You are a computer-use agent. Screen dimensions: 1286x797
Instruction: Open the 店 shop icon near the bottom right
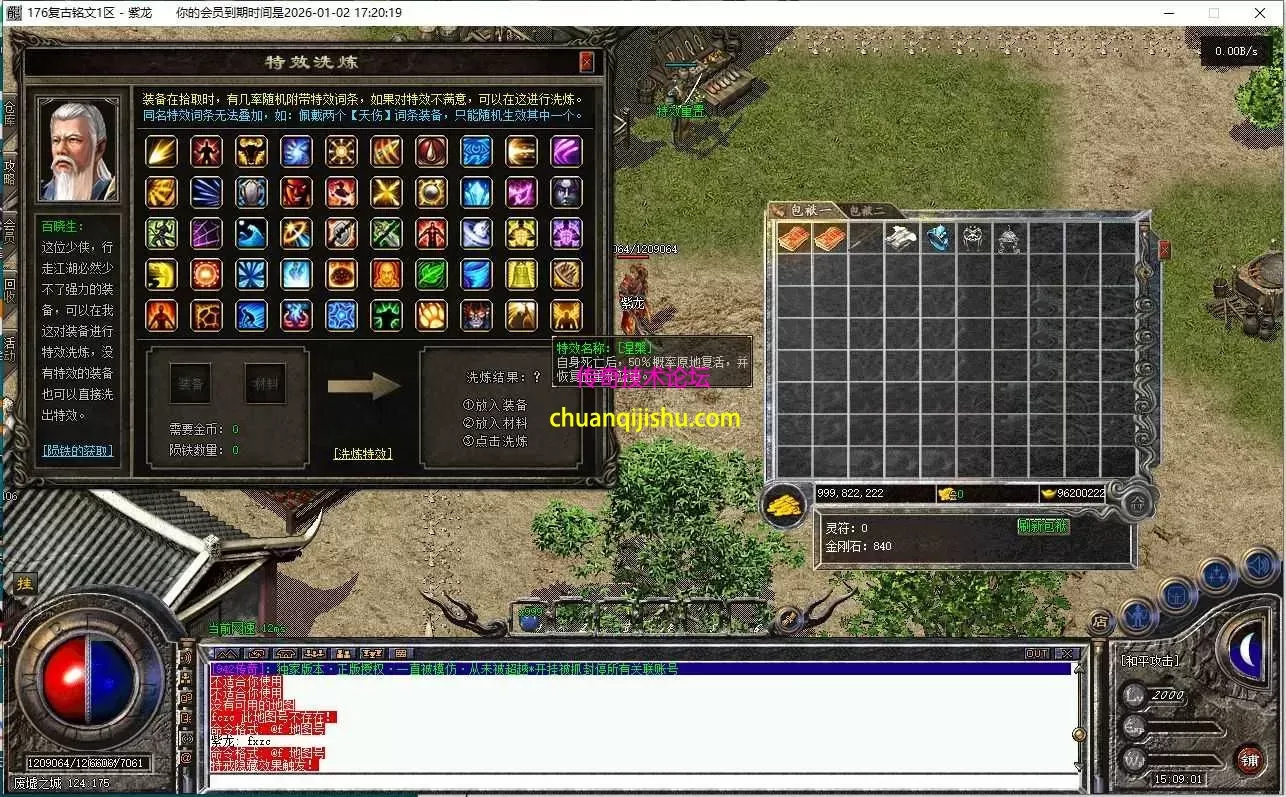coord(1100,622)
